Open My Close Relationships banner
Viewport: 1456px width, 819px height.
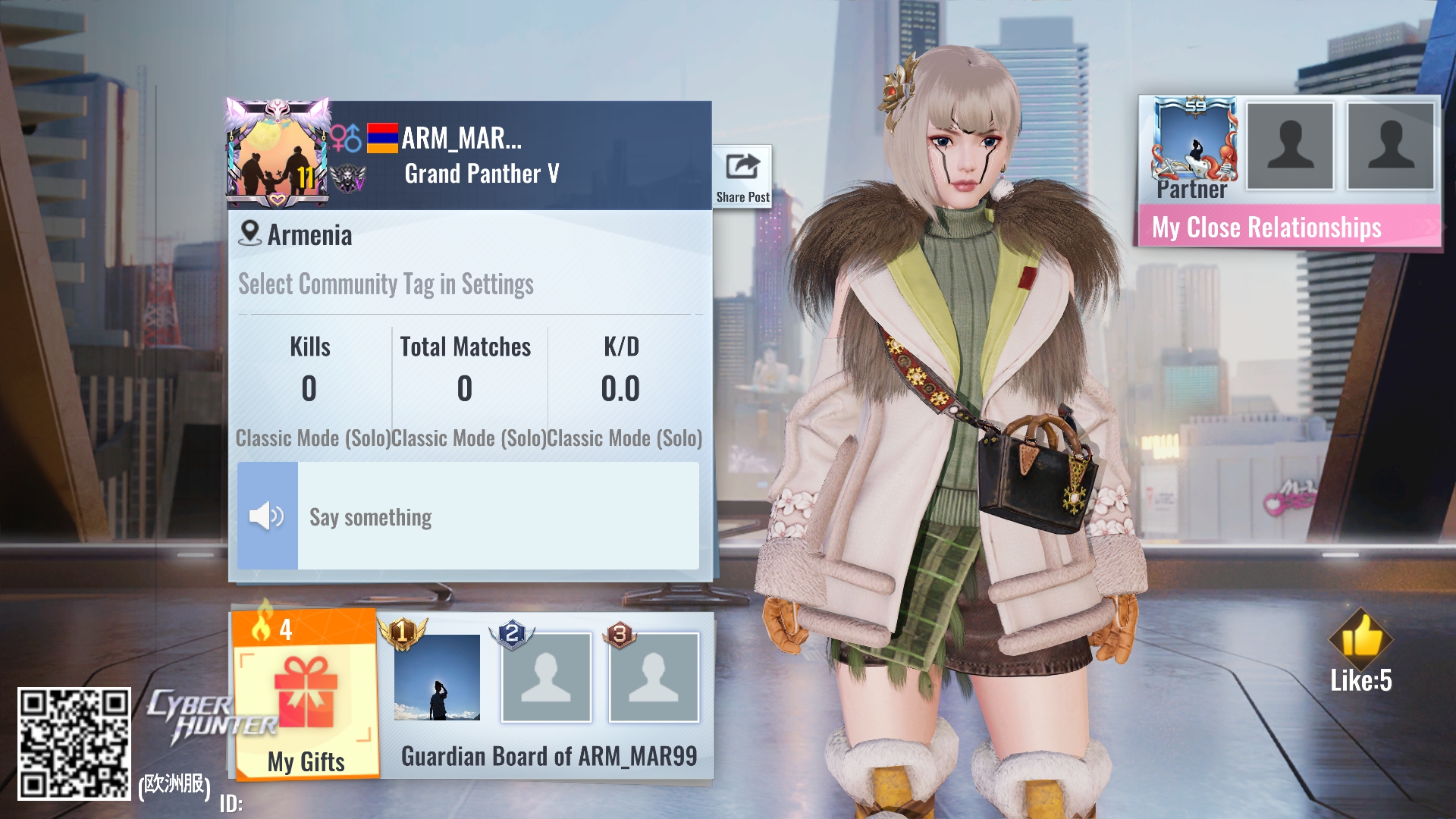[1288, 227]
